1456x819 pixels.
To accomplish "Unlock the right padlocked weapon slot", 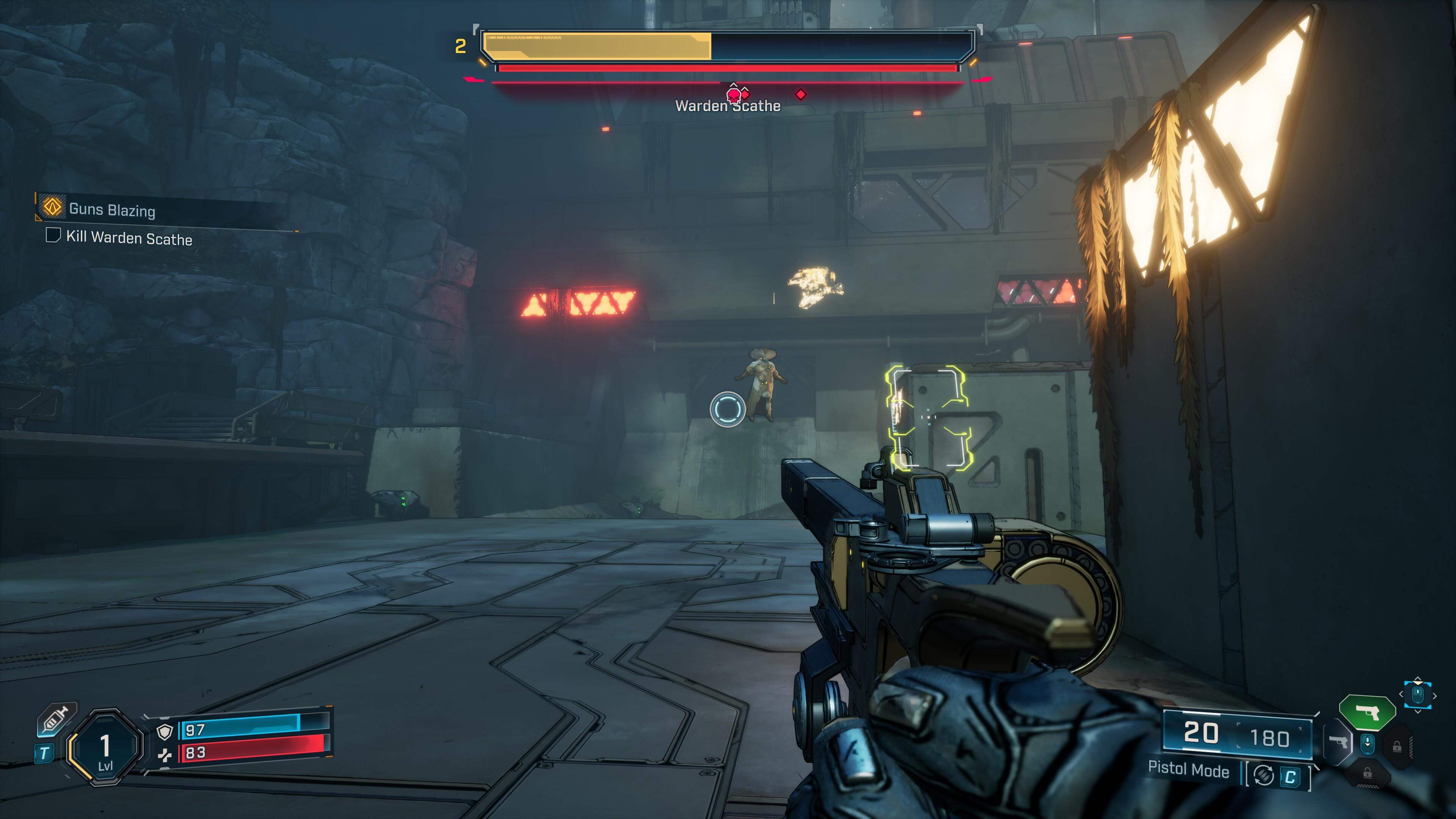I will pyautogui.click(x=1398, y=747).
